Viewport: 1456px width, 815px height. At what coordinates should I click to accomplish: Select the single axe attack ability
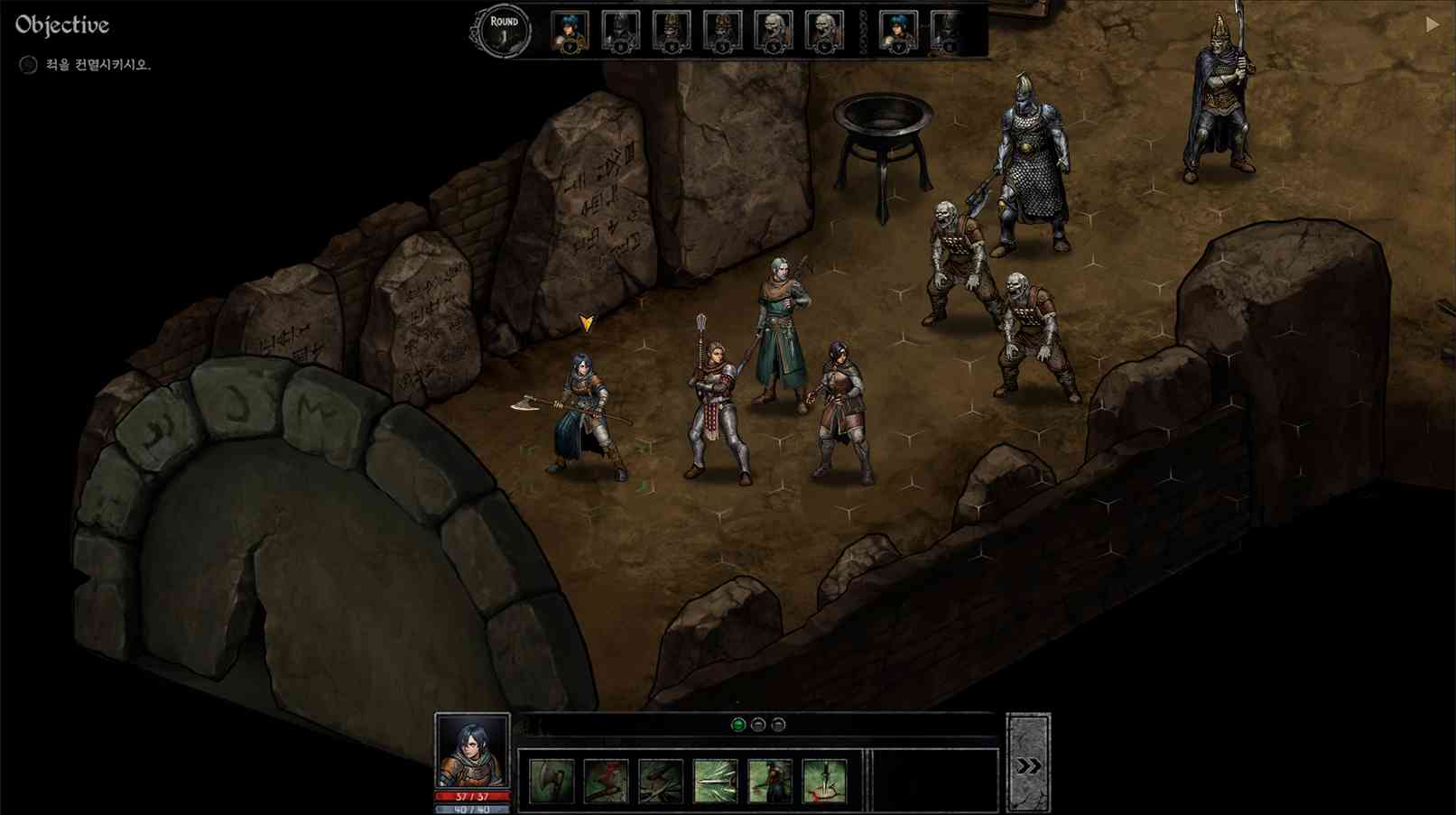click(x=551, y=781)
